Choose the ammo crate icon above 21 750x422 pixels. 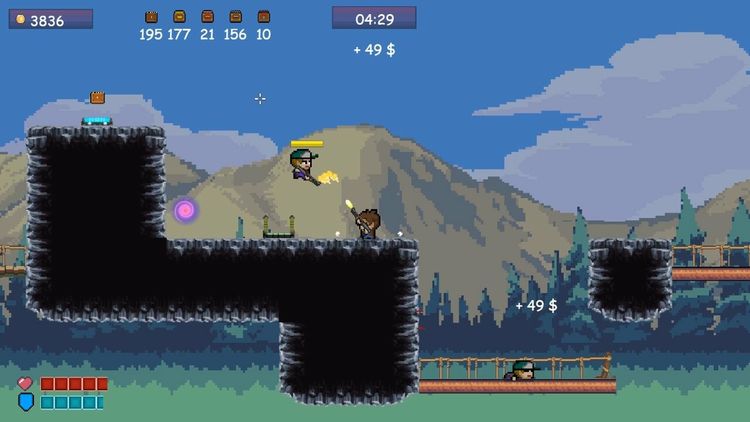coord(207,17)
